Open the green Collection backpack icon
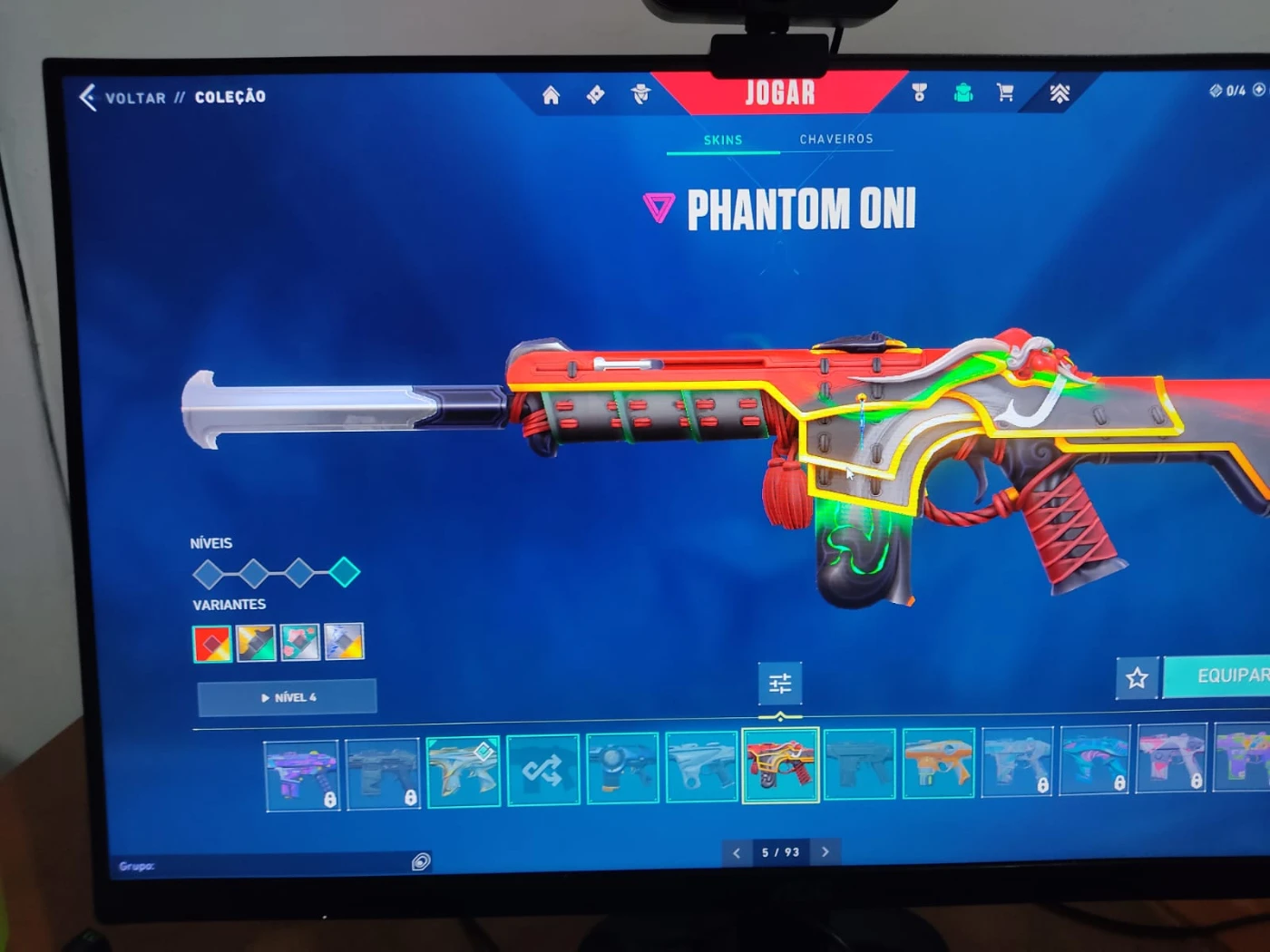This screenshot has width=1270, height=952. pyautogui.click(x=963, y=92)
